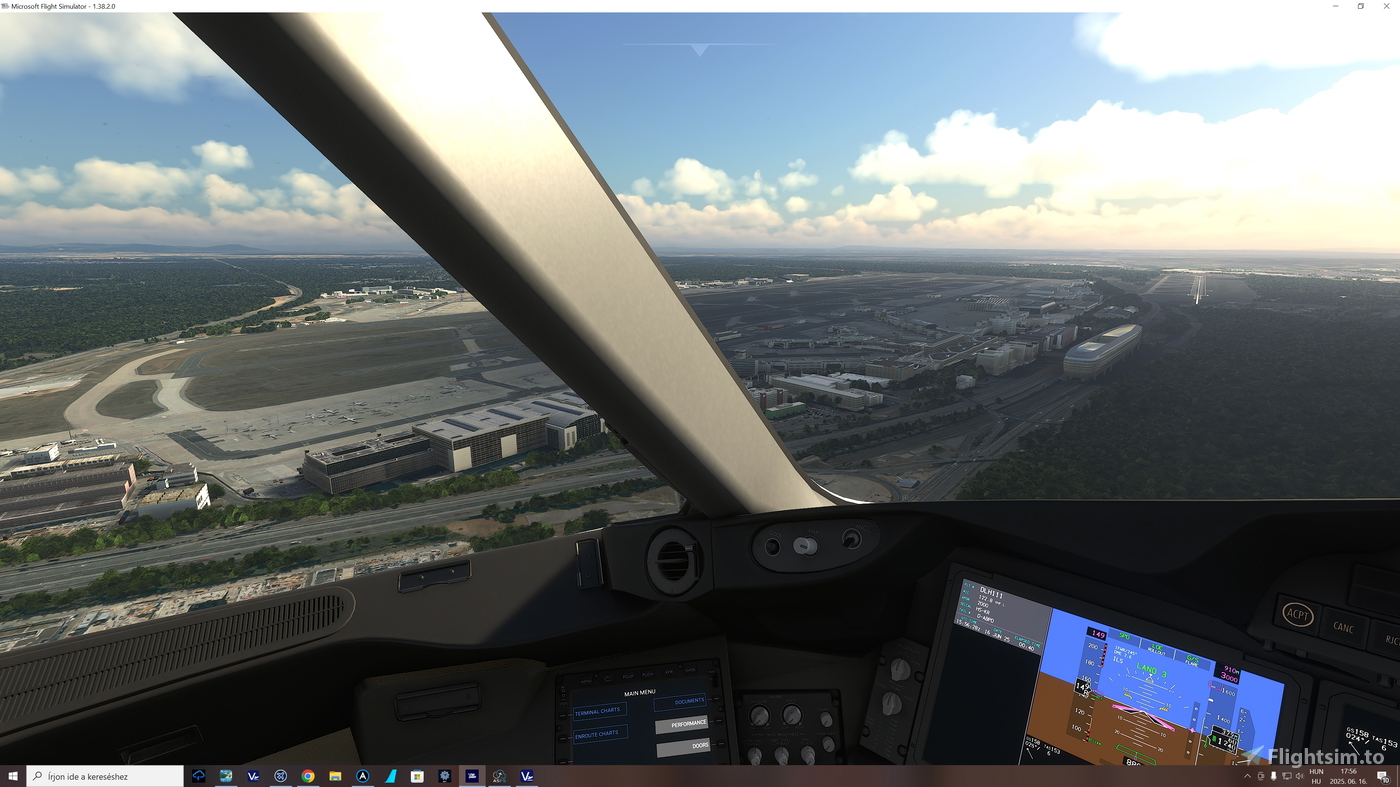Show hidden icons via the tray chevron
Image resolution: width=1400 pixels, height=787 pixels.
1247,775
